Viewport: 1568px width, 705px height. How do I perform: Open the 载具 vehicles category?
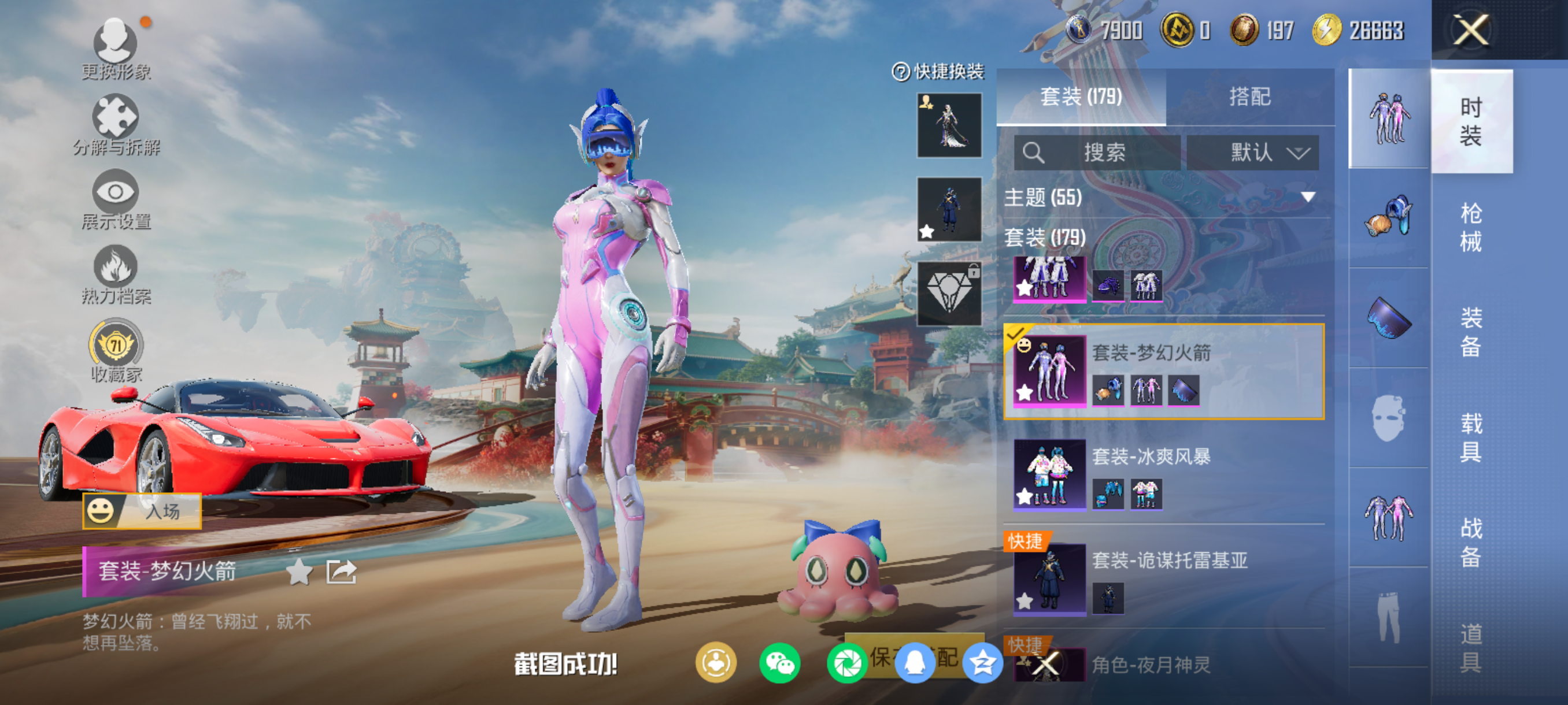pyautogui.click(x=1471, y=437)
